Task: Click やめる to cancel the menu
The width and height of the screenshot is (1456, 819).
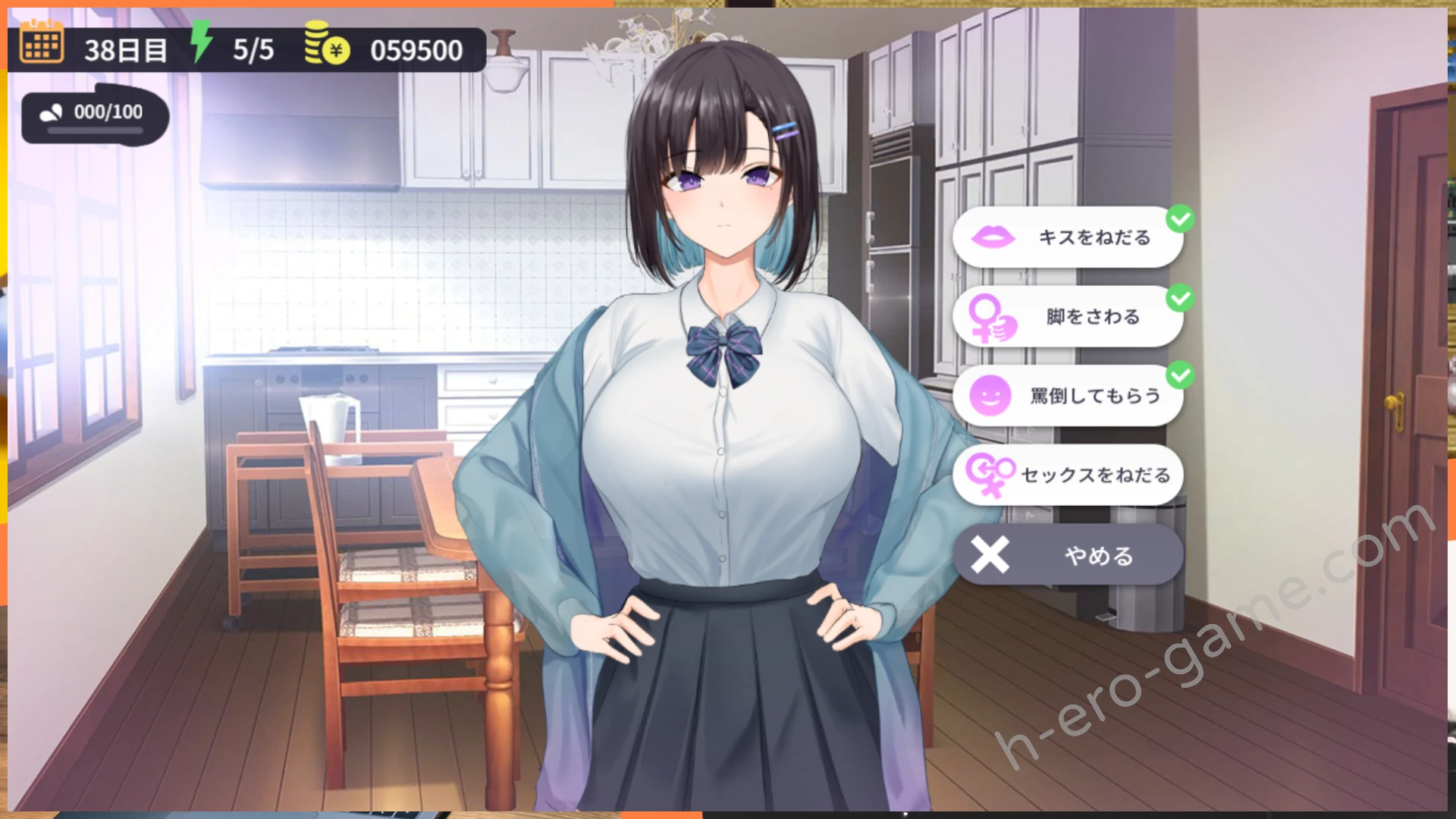Action: point(1068,555)
